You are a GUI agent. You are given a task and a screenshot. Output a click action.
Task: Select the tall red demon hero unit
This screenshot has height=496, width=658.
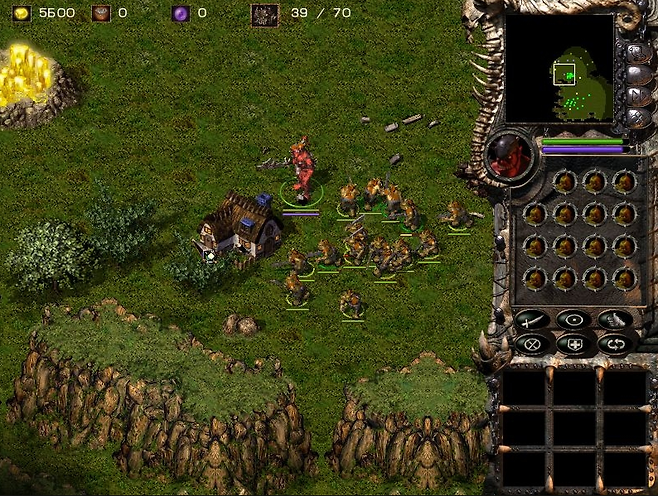pyautogui.click(x=302, y=168)
